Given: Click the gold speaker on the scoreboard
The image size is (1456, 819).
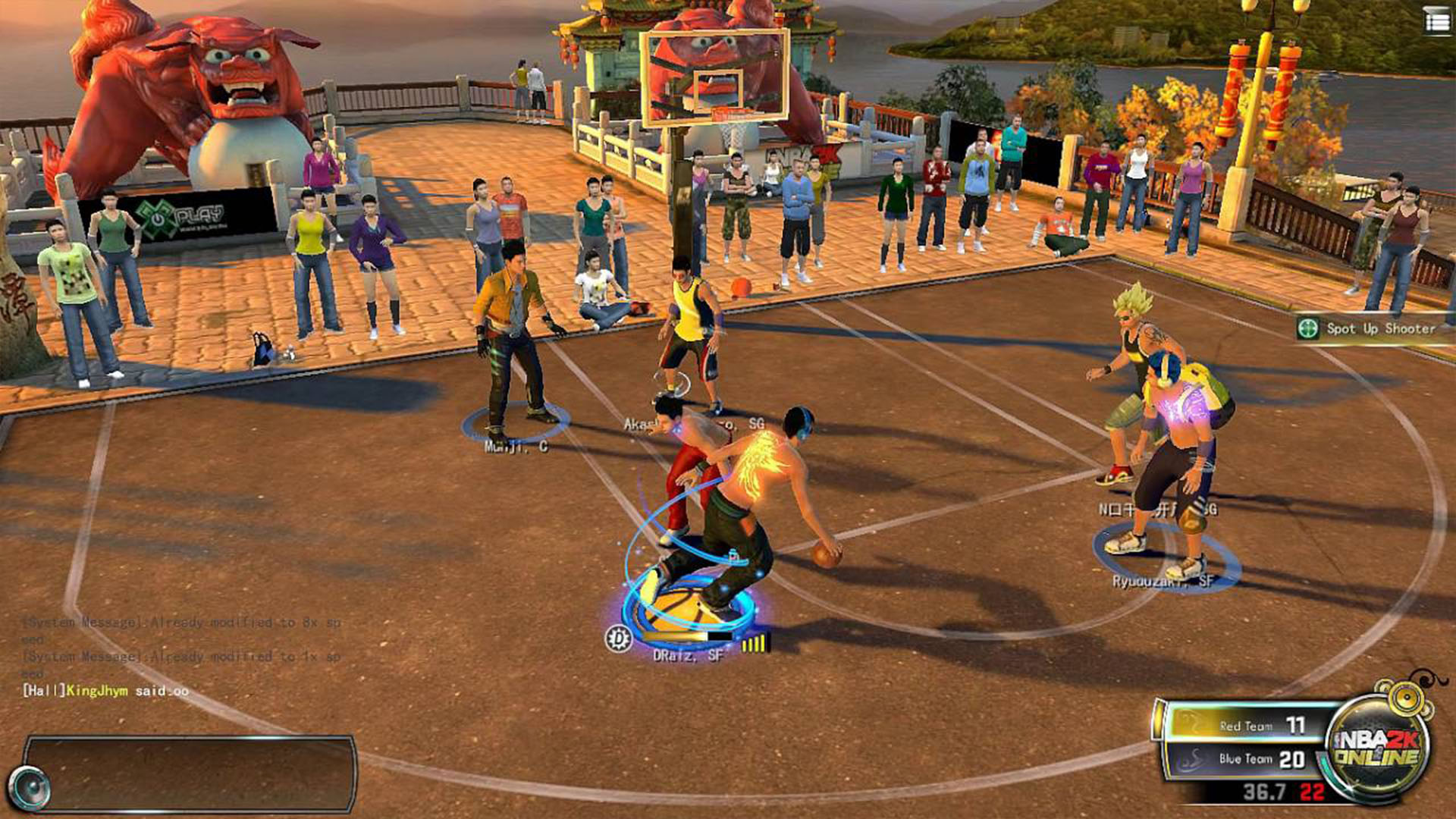Looking at the screenshot, I should click(1405, 697).
